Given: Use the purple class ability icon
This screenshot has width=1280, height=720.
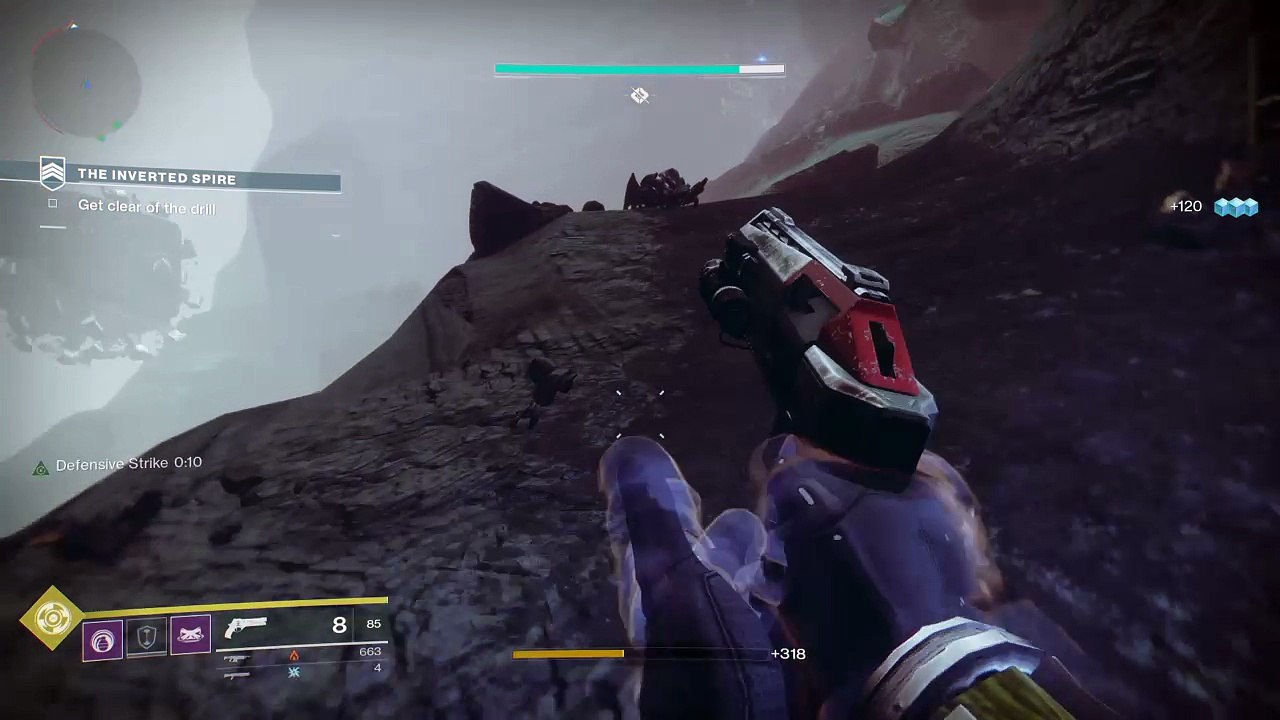Looking at the screenshot, I should [x=190, y=636].
